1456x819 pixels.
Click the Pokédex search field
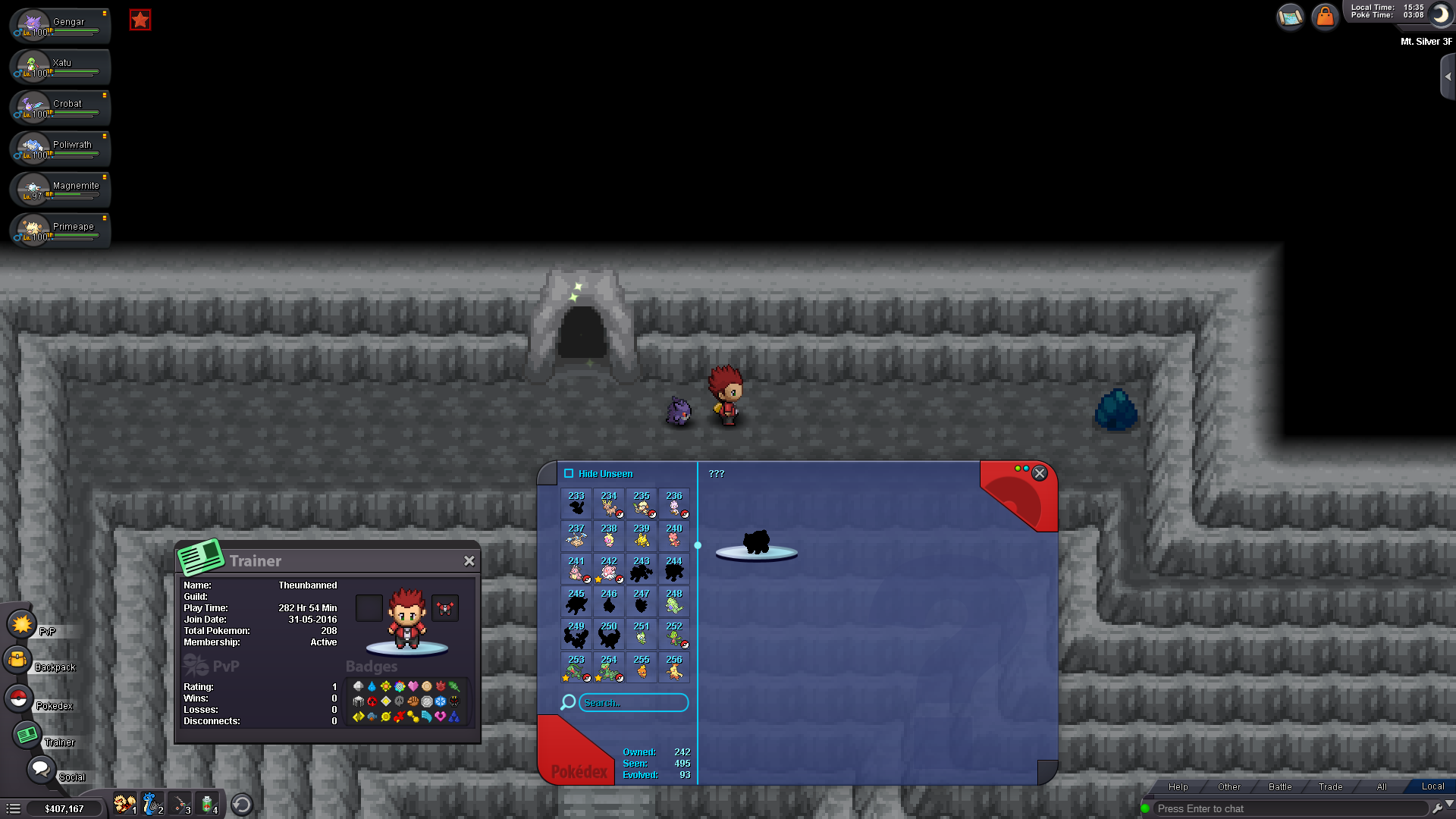(633, 703)
